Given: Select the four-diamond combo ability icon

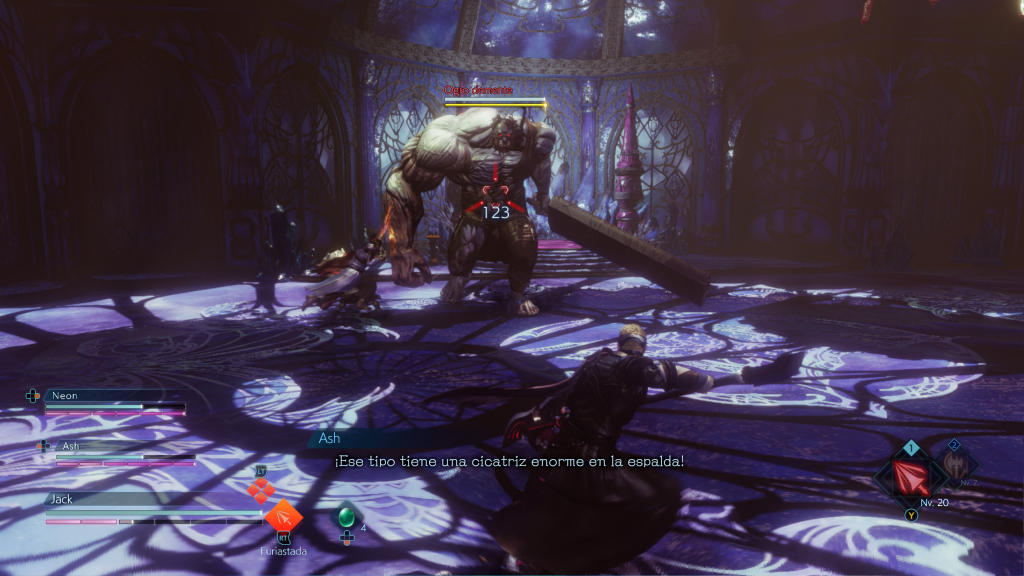Looking at the screenshot, I should (x=261, y=490).
